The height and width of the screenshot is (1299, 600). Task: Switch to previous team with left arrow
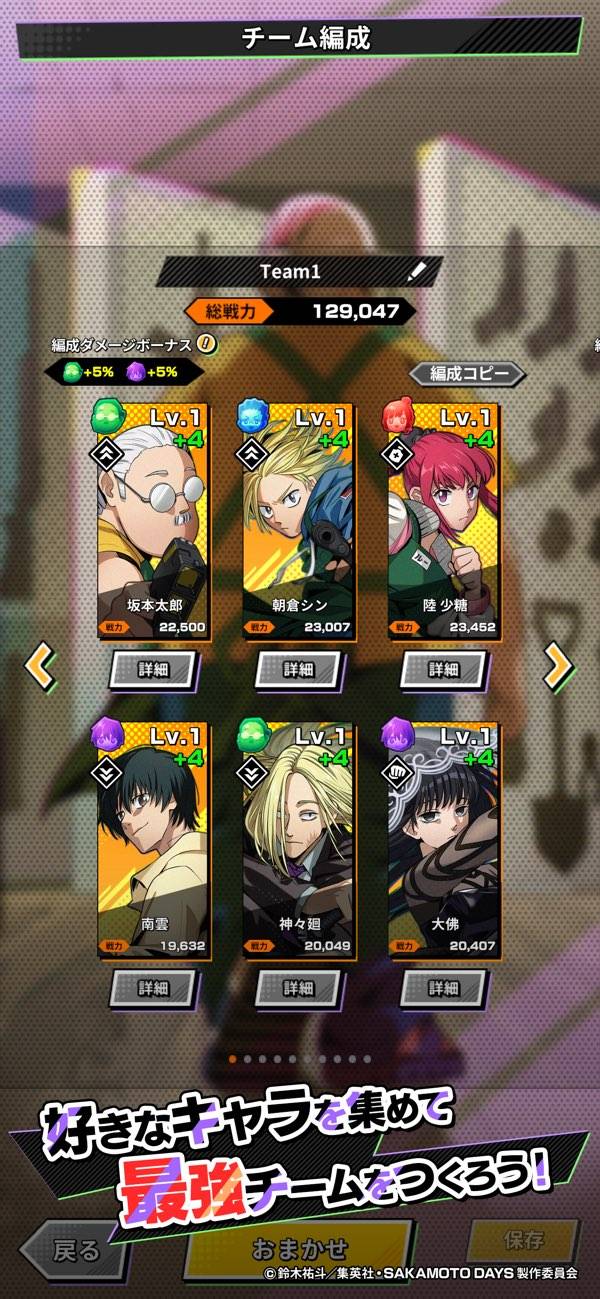[x=40, y=665]
